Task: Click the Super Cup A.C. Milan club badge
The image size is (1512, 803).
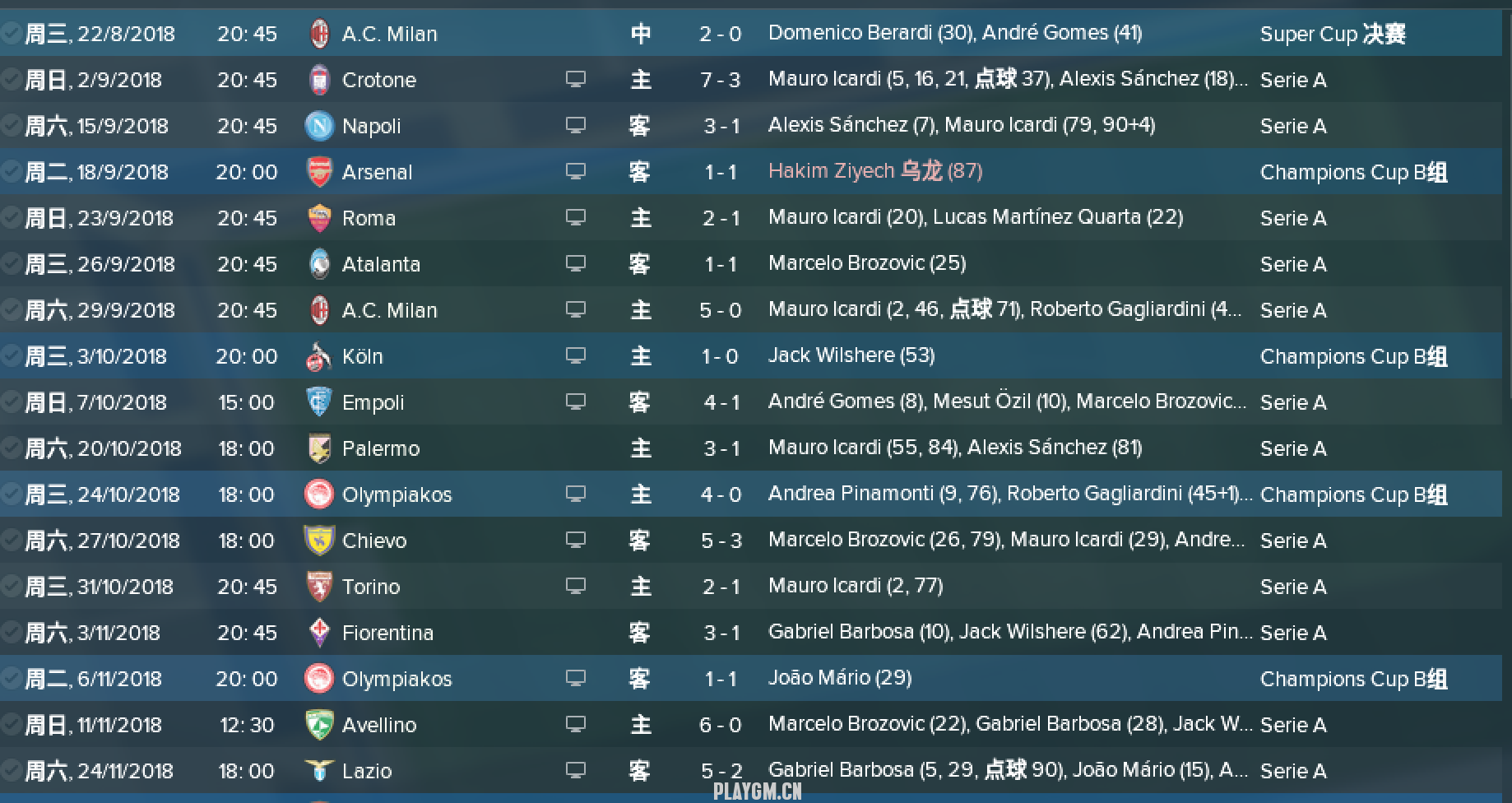Action: 319,34
